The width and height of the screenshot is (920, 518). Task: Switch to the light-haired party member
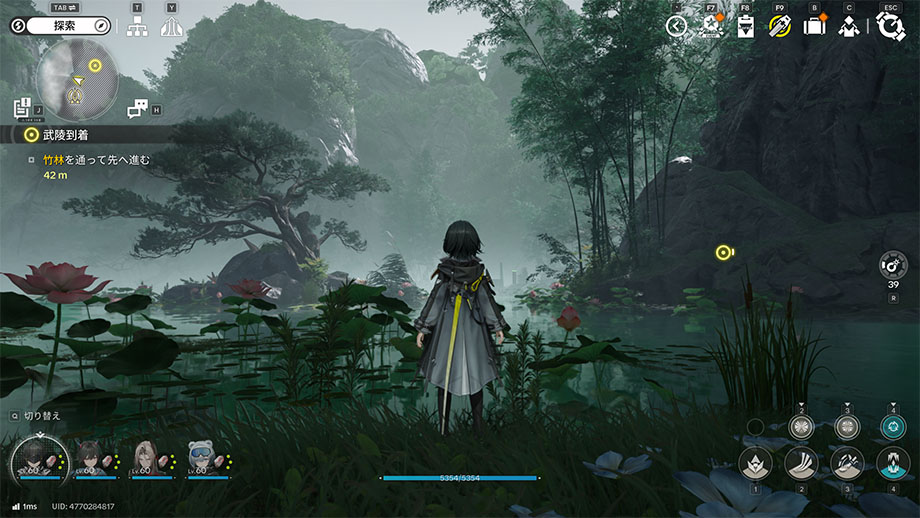[x=146, y=459]
